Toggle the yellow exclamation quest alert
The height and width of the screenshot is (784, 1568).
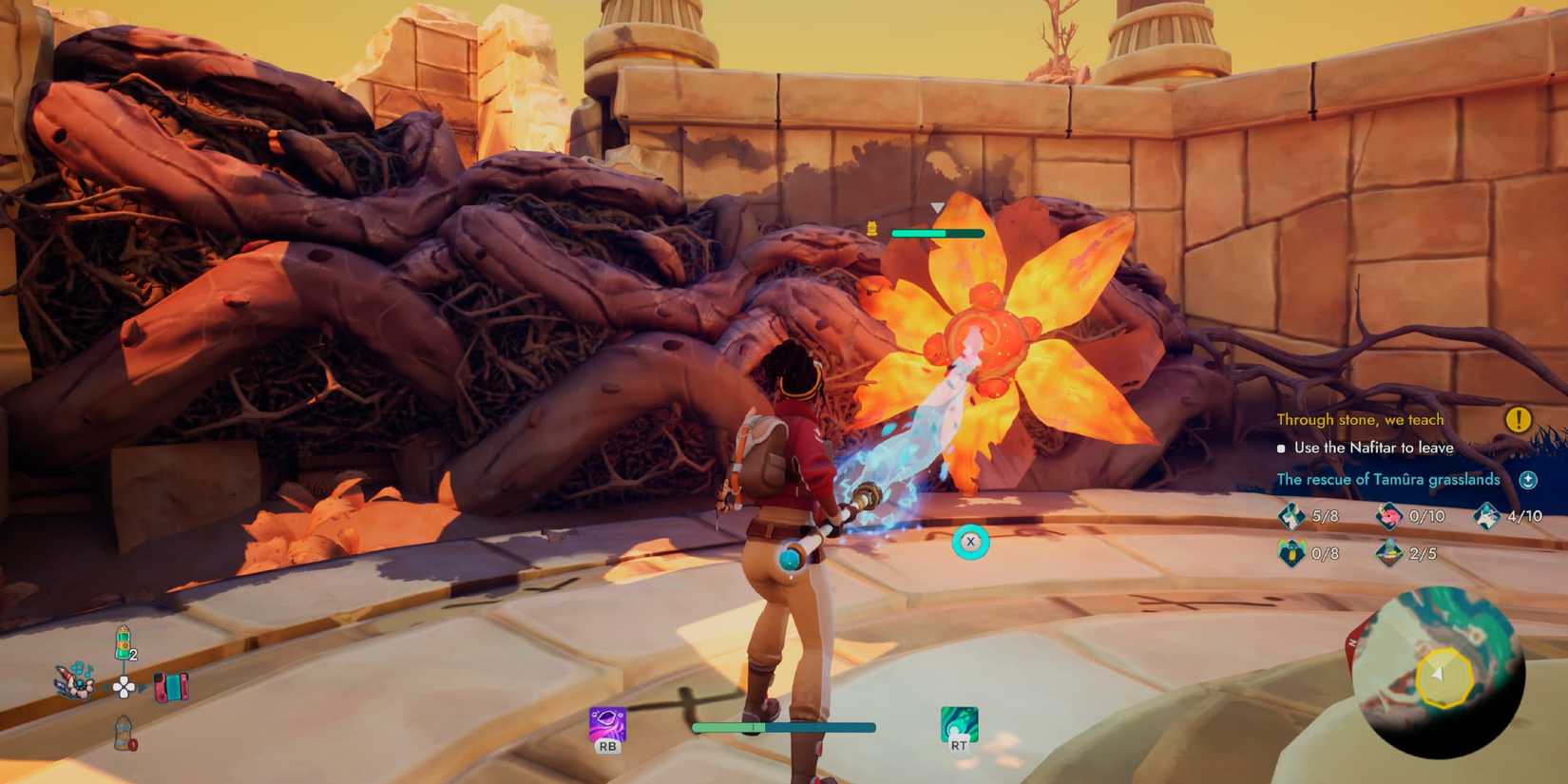(1520, 418)
